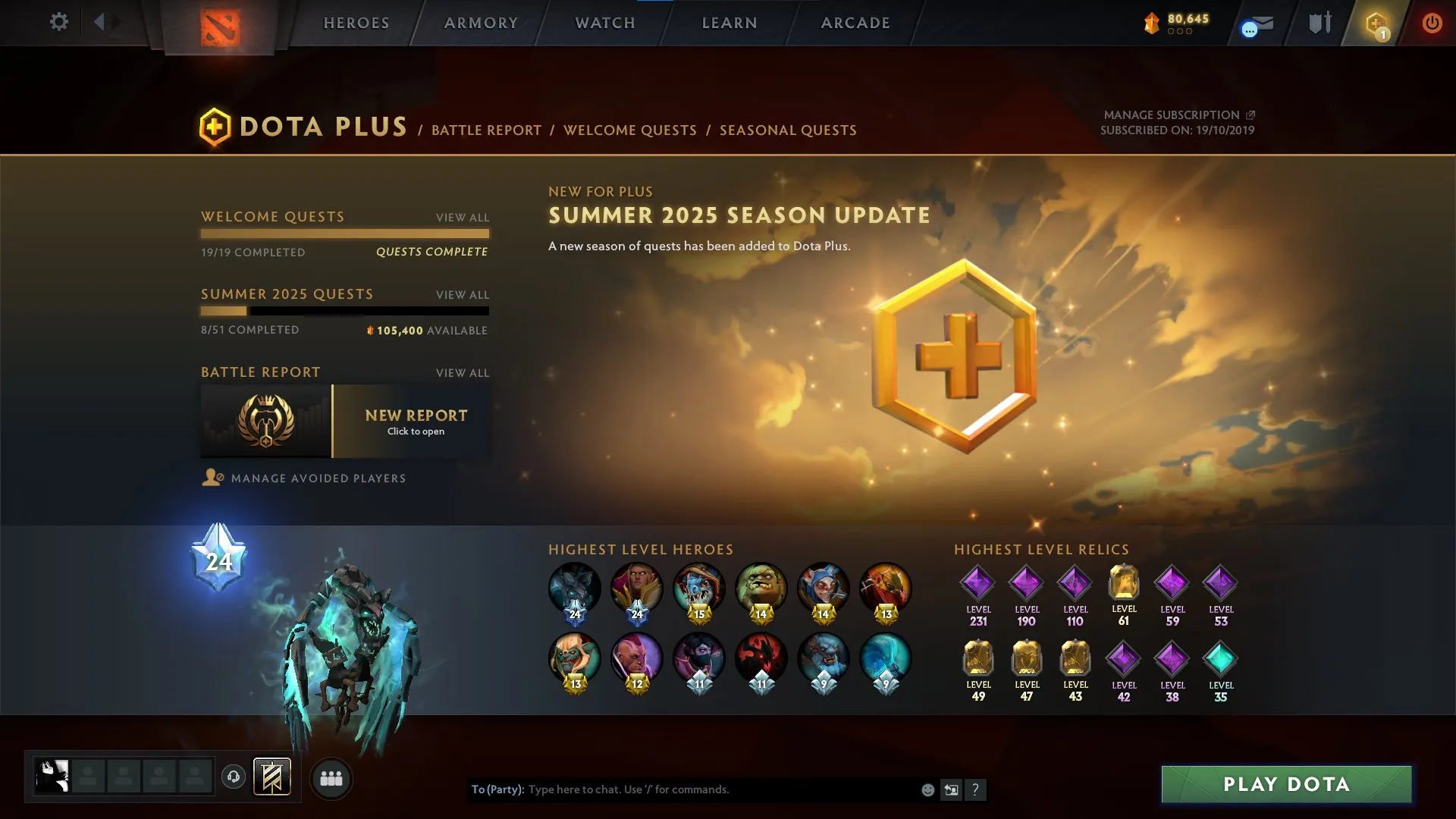Click the chat help question mark icon
Viewport: 1456px width, 819px height.
[x=976, y=789]
